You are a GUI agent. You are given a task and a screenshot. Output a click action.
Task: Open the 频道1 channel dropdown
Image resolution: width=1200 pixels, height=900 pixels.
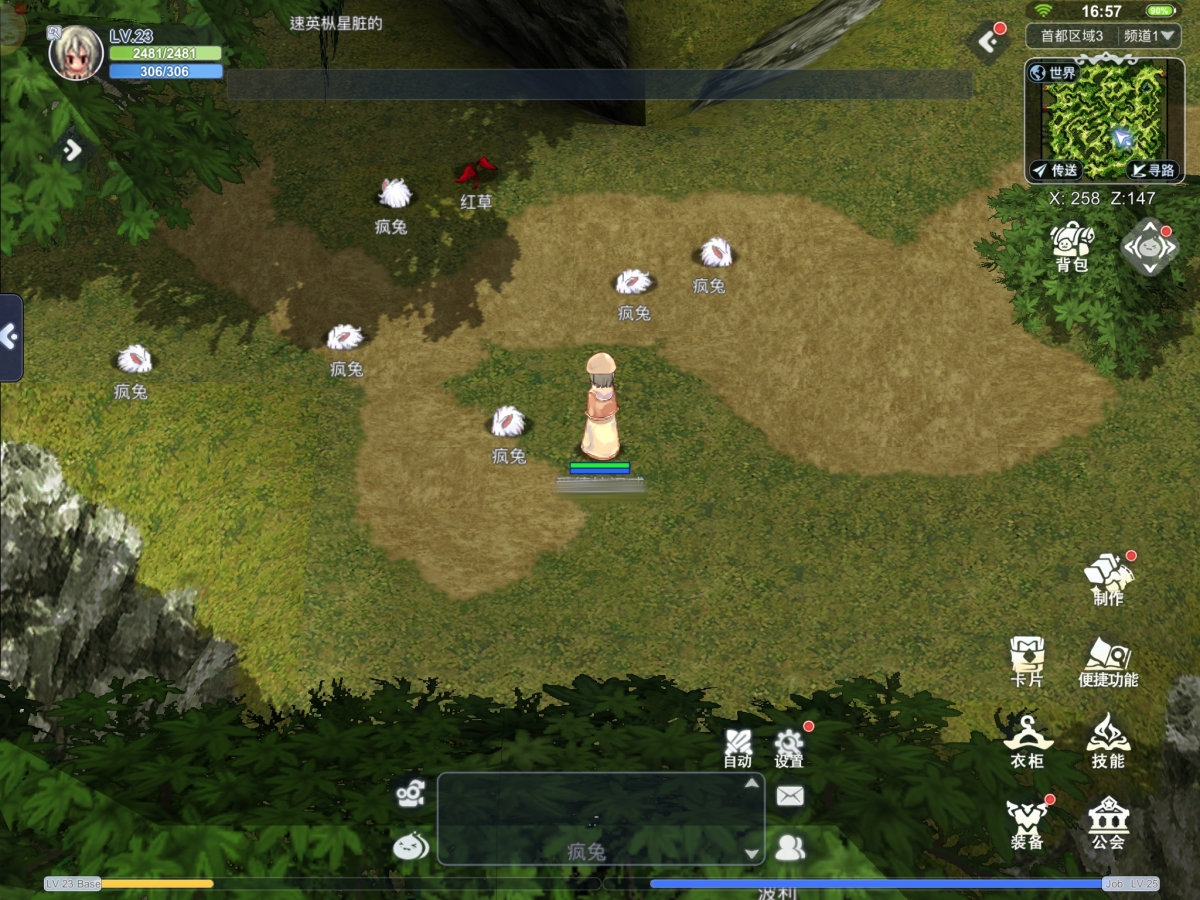[x=1151, y=36]
